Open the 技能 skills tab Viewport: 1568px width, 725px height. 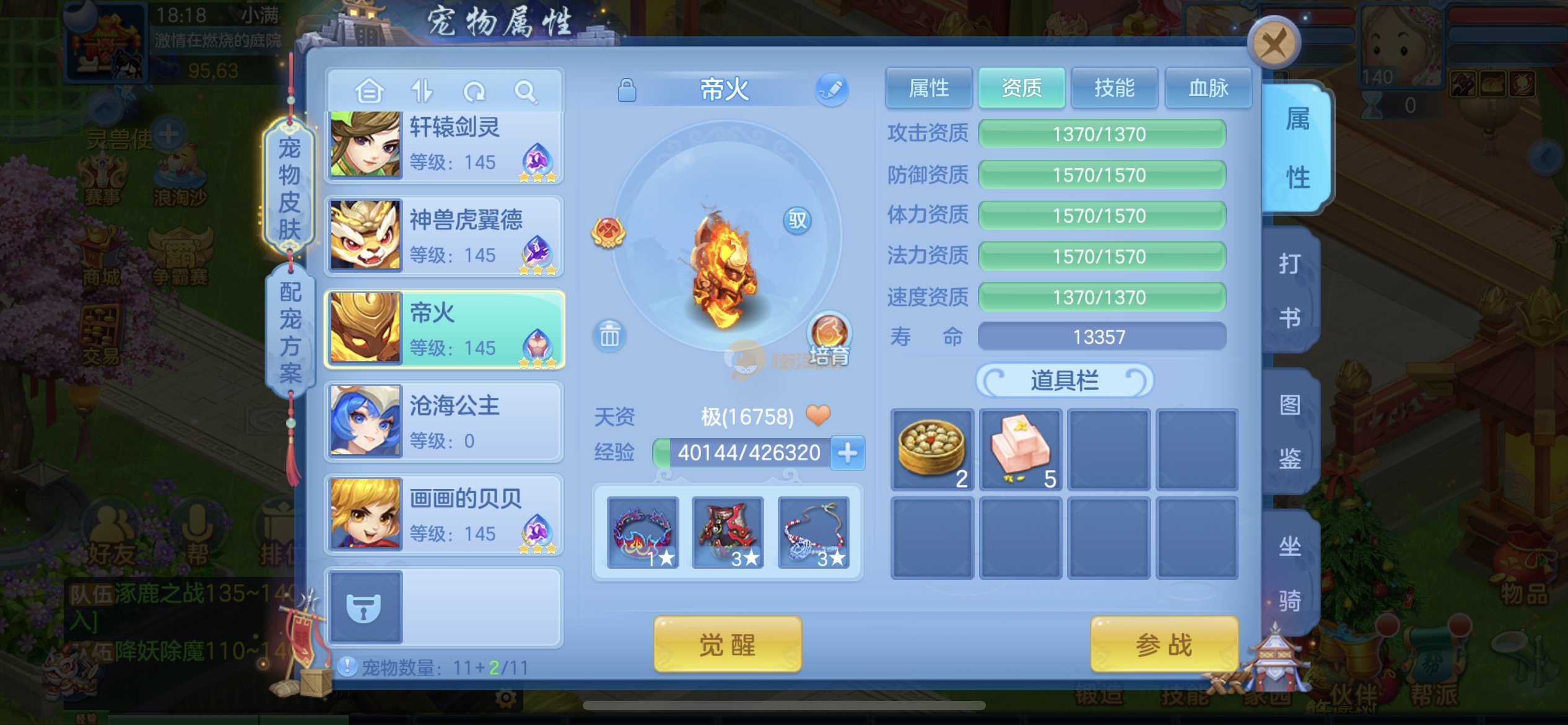pos(1114,88)
